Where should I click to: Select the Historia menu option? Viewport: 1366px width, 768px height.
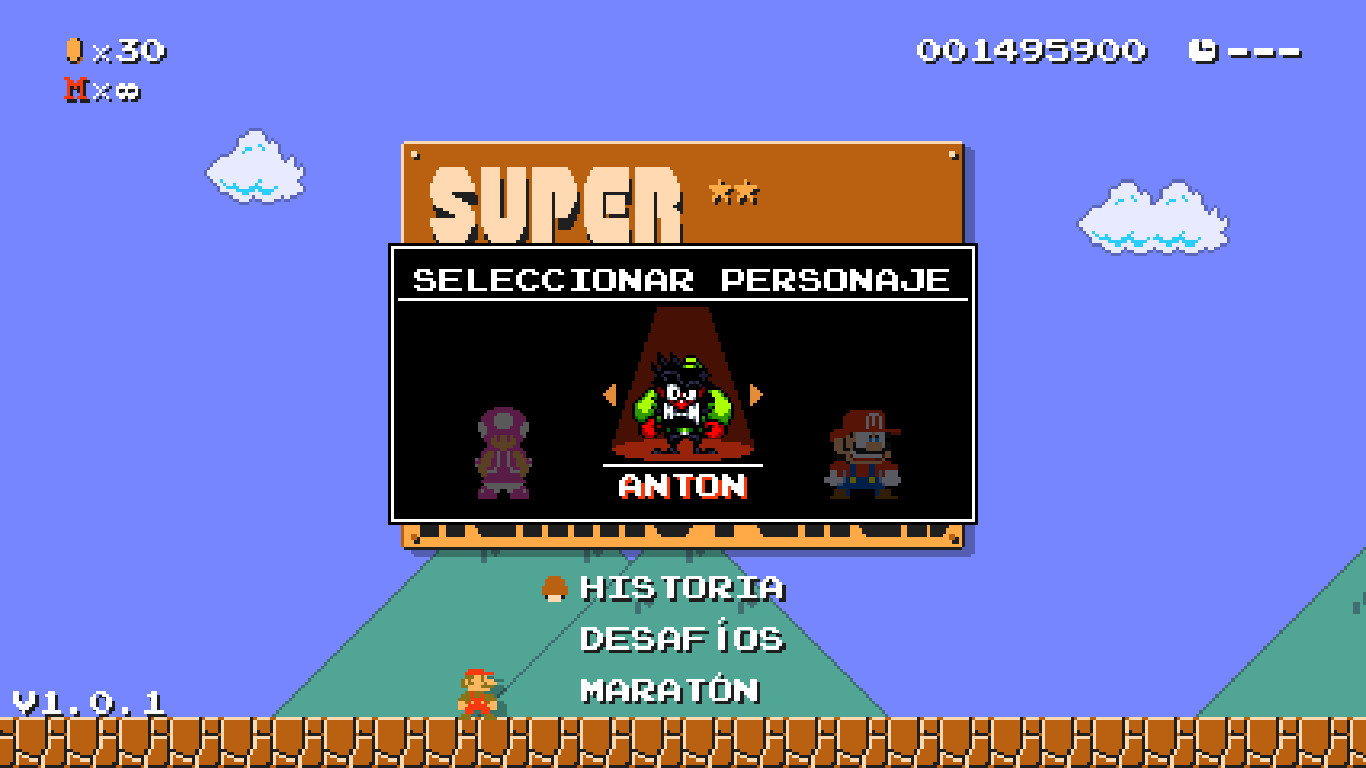tap(681, 589)
